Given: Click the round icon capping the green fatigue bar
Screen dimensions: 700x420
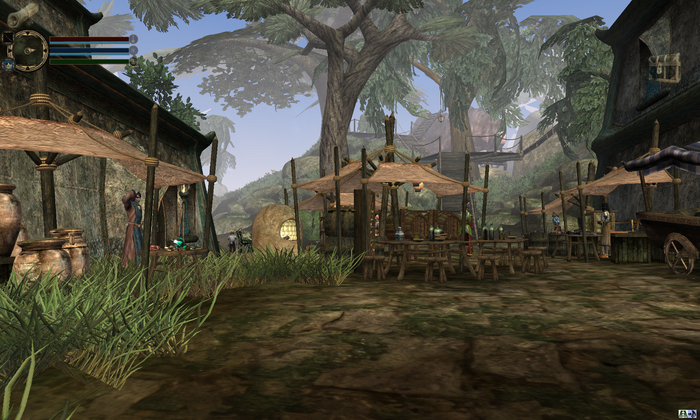Looking at the screenshot, I should (133, 61).
